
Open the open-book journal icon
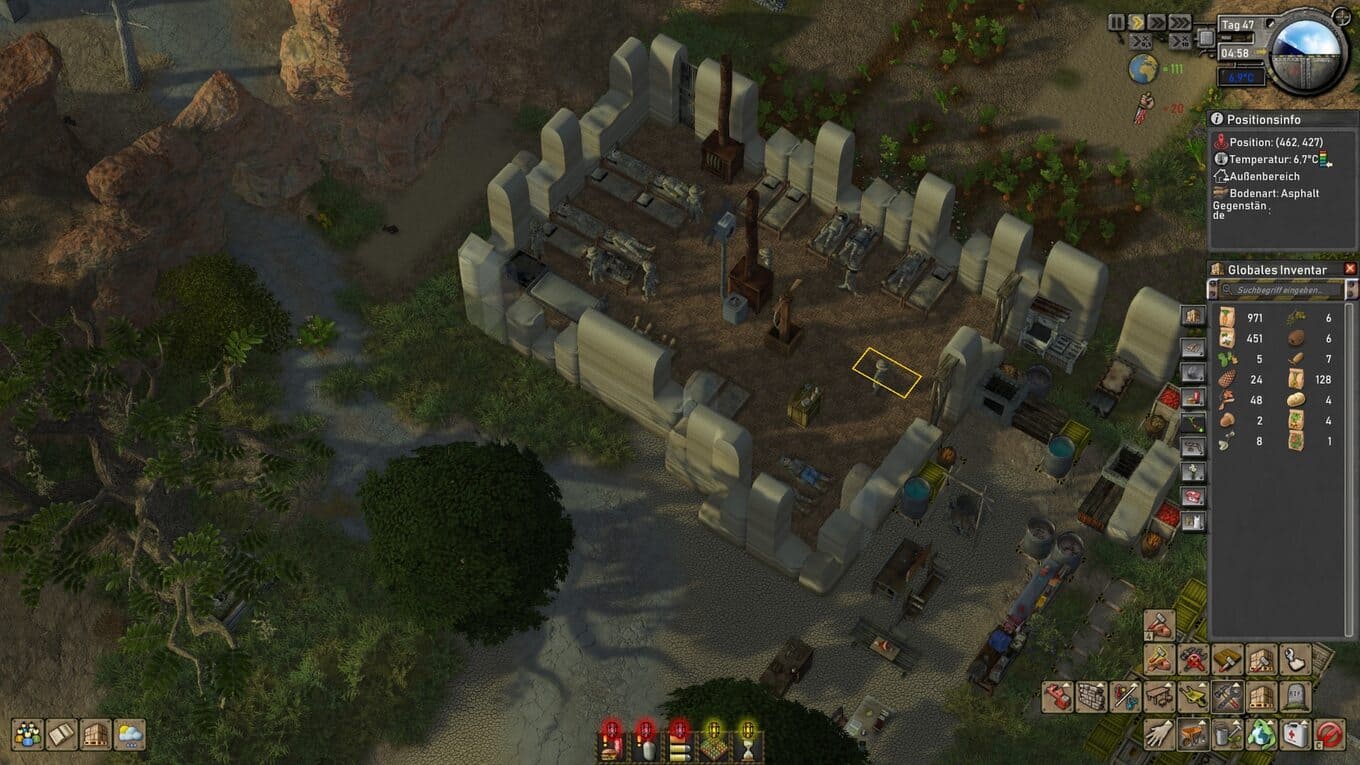[x=61, y=735]
